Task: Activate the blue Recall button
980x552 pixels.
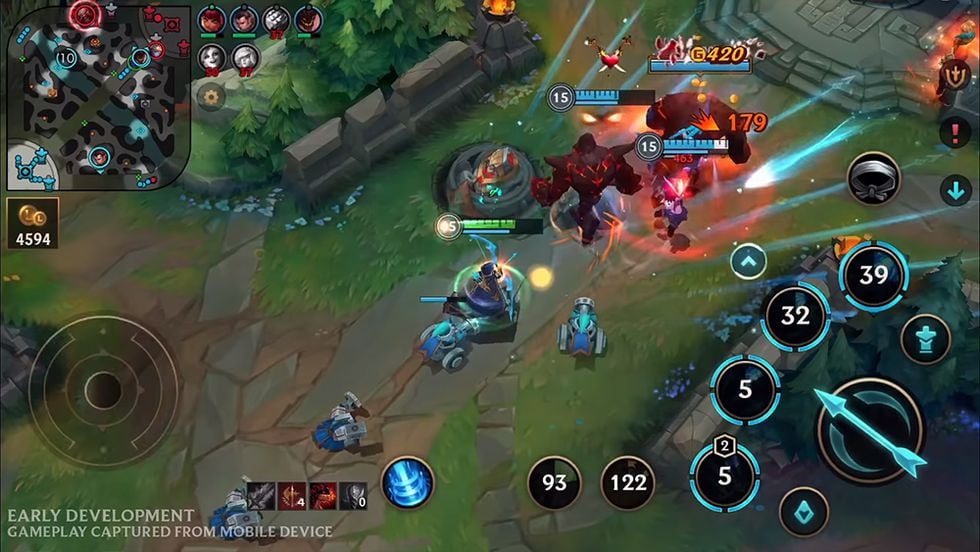Action: (407, 482)
